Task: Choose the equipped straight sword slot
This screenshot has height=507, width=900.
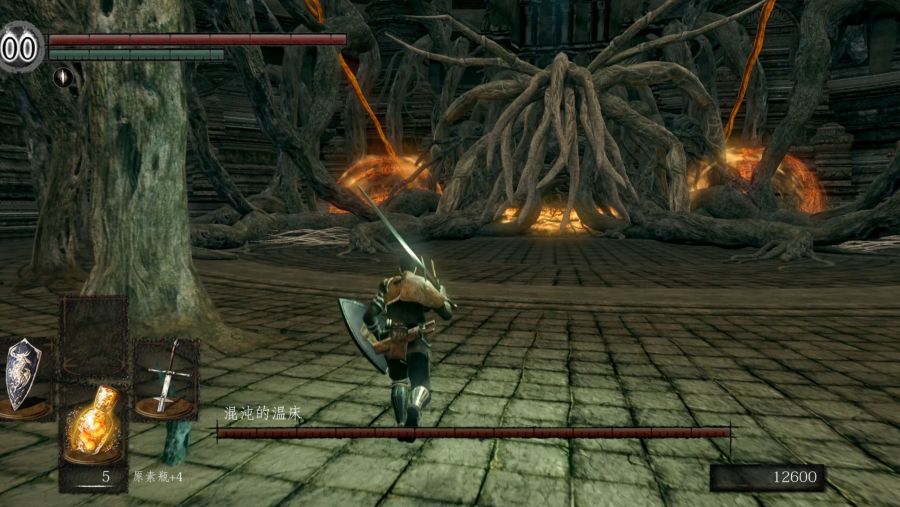Action: coord(166,378)
